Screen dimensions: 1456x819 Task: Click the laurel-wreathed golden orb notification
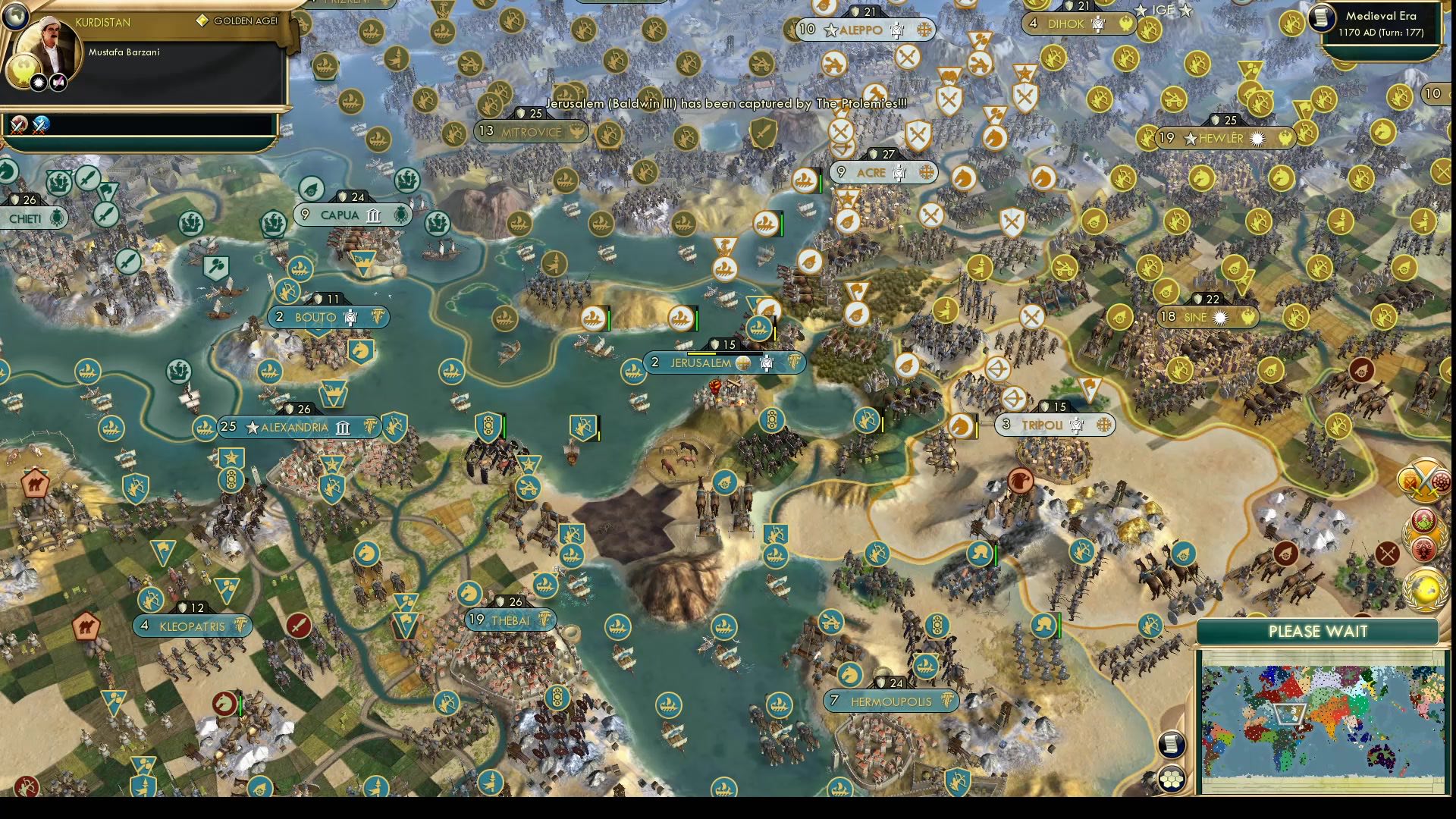click(x=1424, y=588)
